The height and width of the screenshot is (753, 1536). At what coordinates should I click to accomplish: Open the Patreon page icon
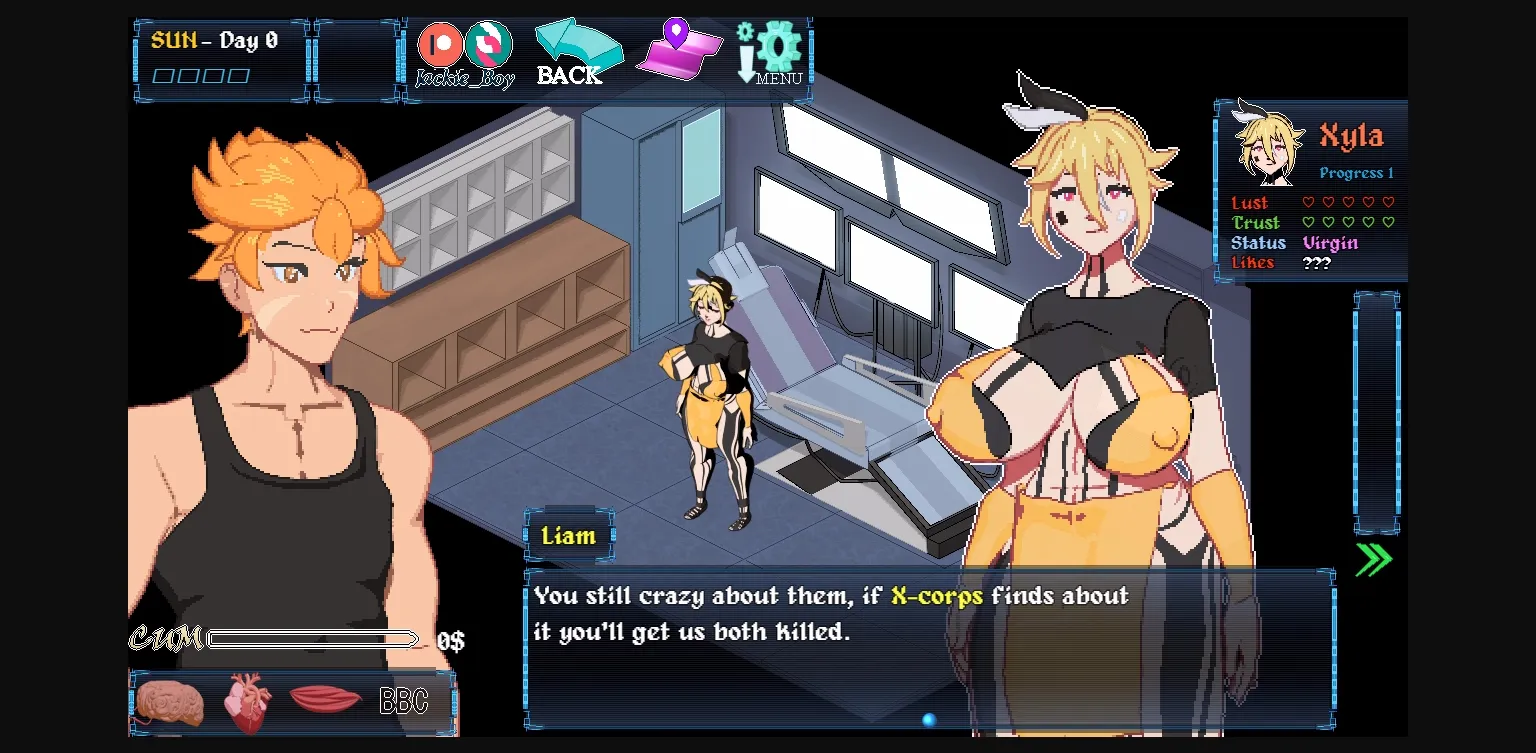pos(441,44)
